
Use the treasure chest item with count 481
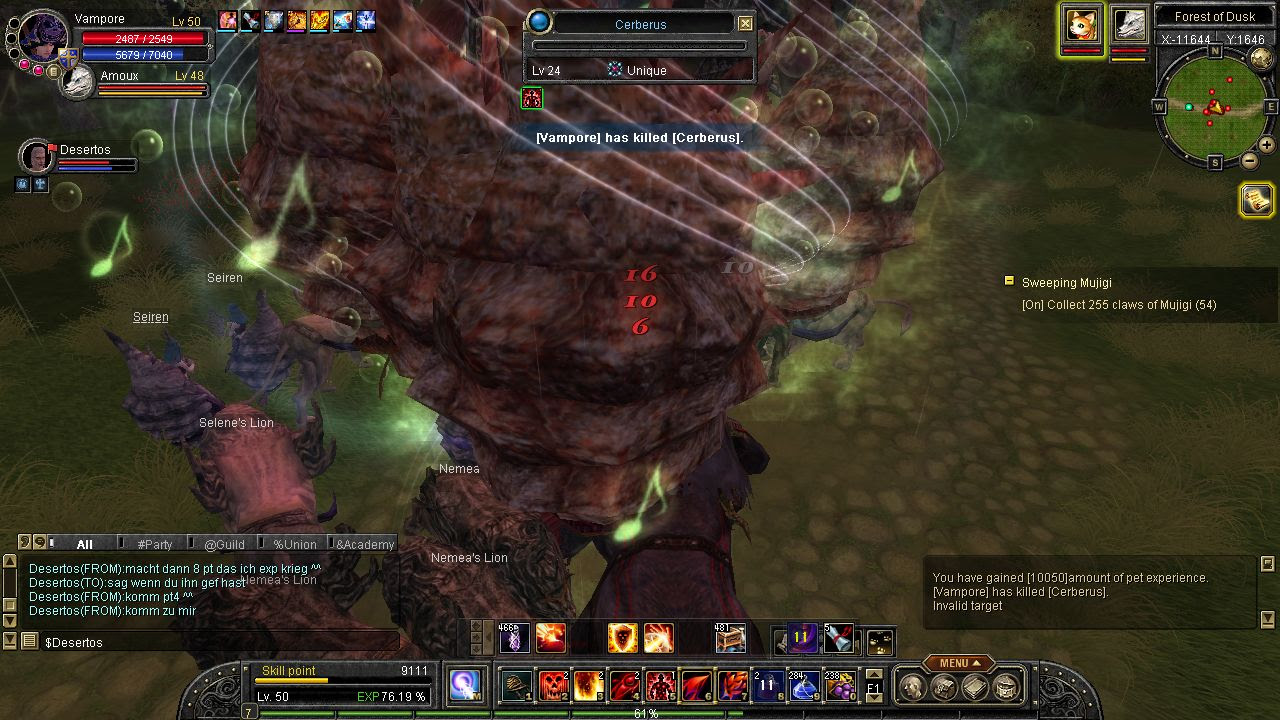tap(730, 637)
